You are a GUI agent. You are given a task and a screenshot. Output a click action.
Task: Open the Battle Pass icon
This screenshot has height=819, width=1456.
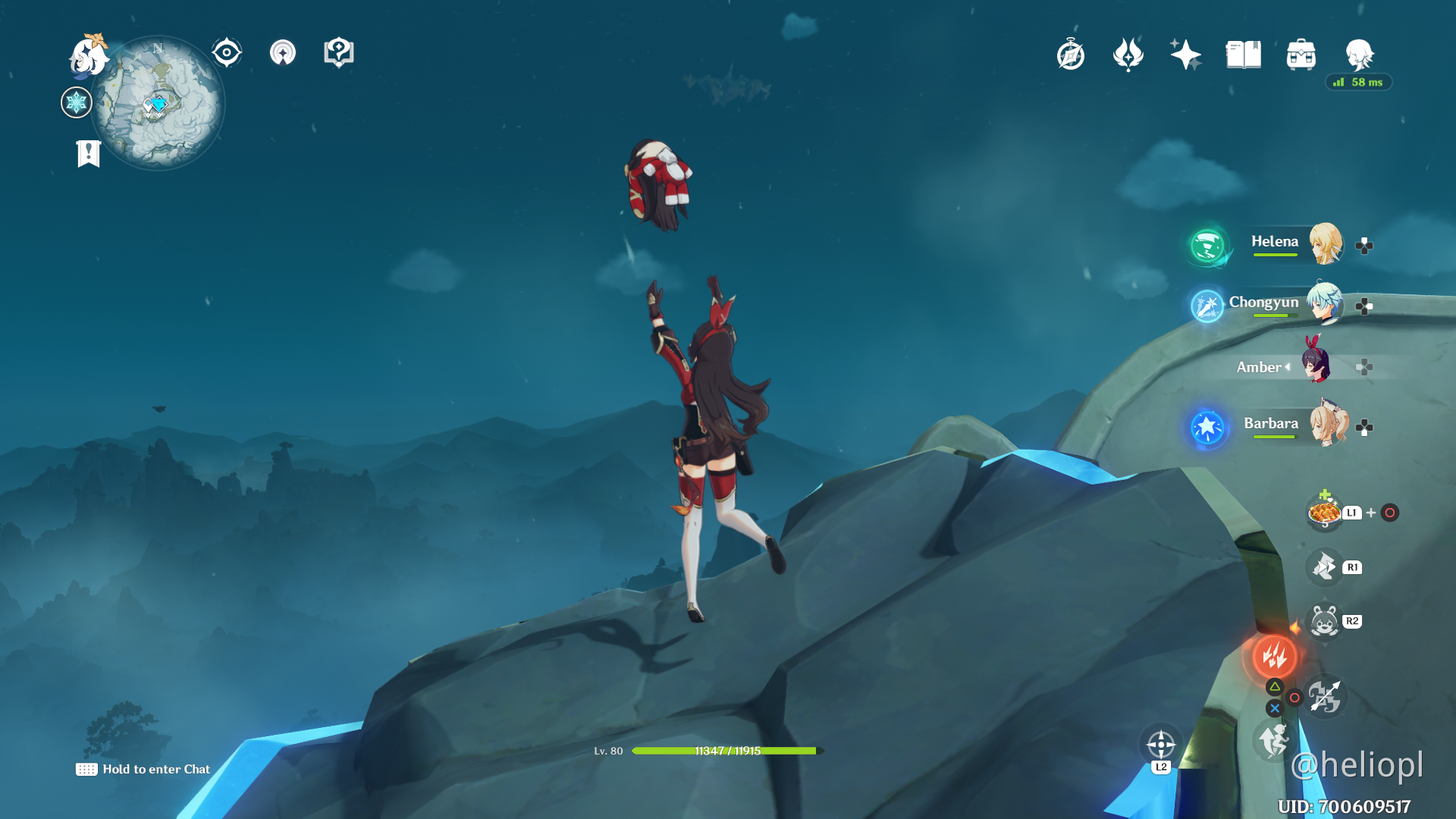[x=1128, y=55]
